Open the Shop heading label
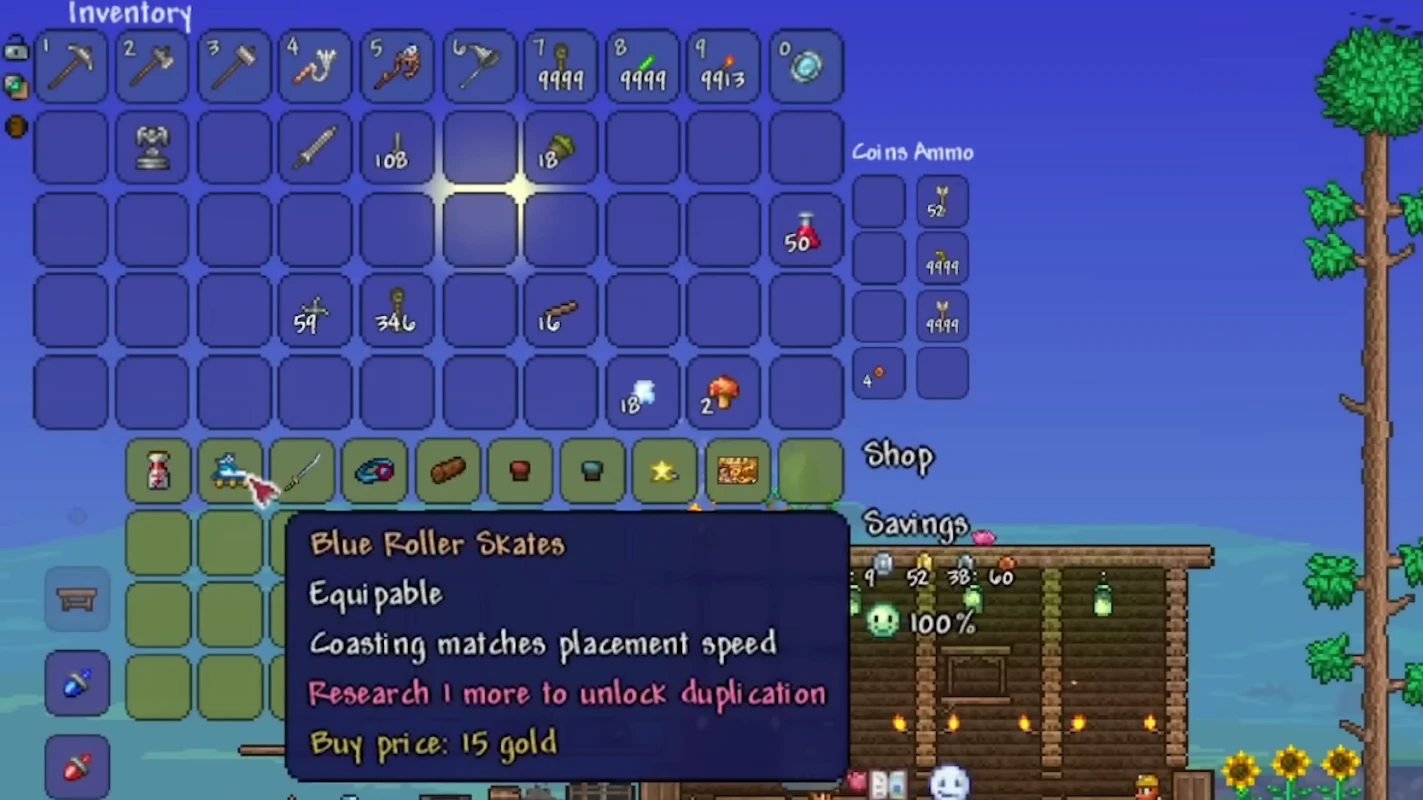The height and width of the screenshot is (800, 1423). tap(897, 457)
